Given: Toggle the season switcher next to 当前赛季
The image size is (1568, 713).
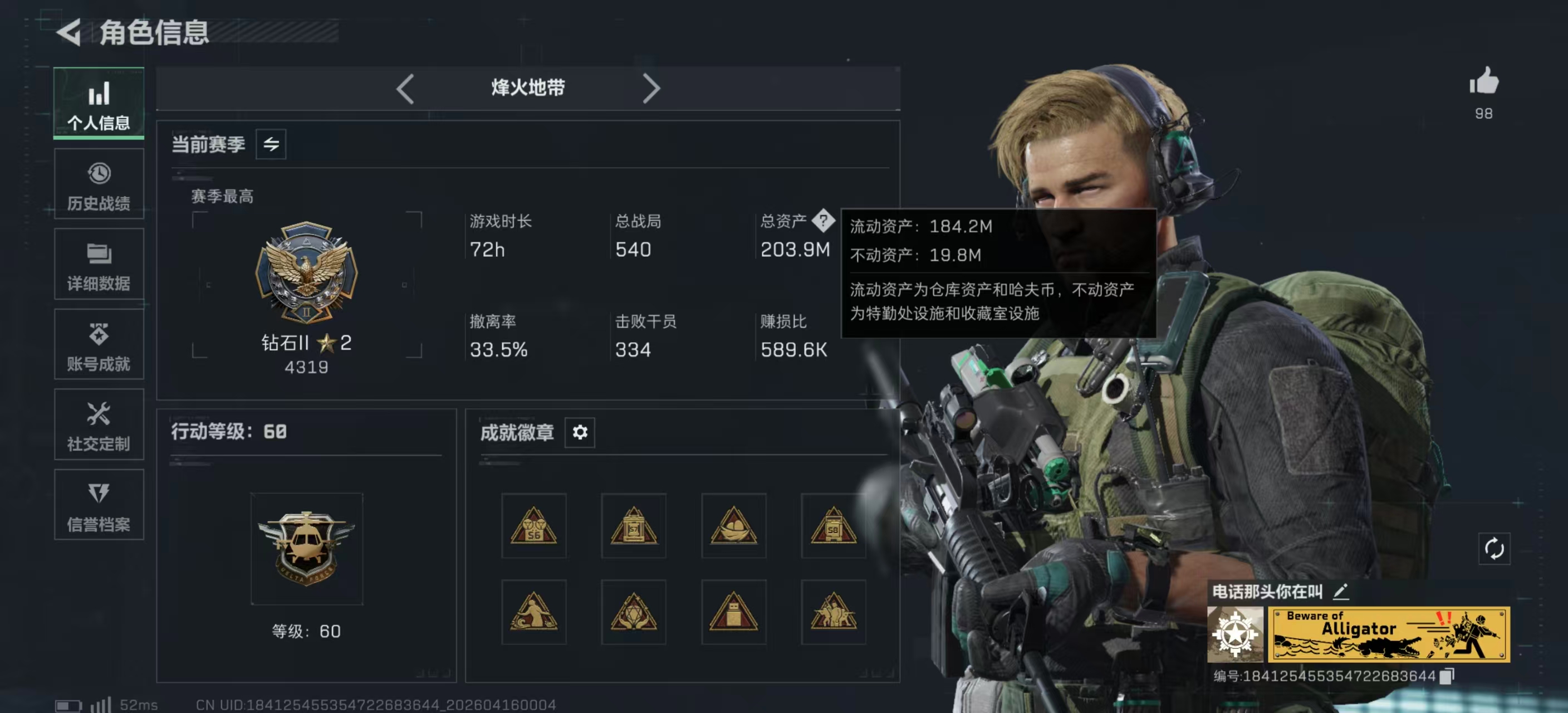Looking at the screenshot, I should coord(272,144).
